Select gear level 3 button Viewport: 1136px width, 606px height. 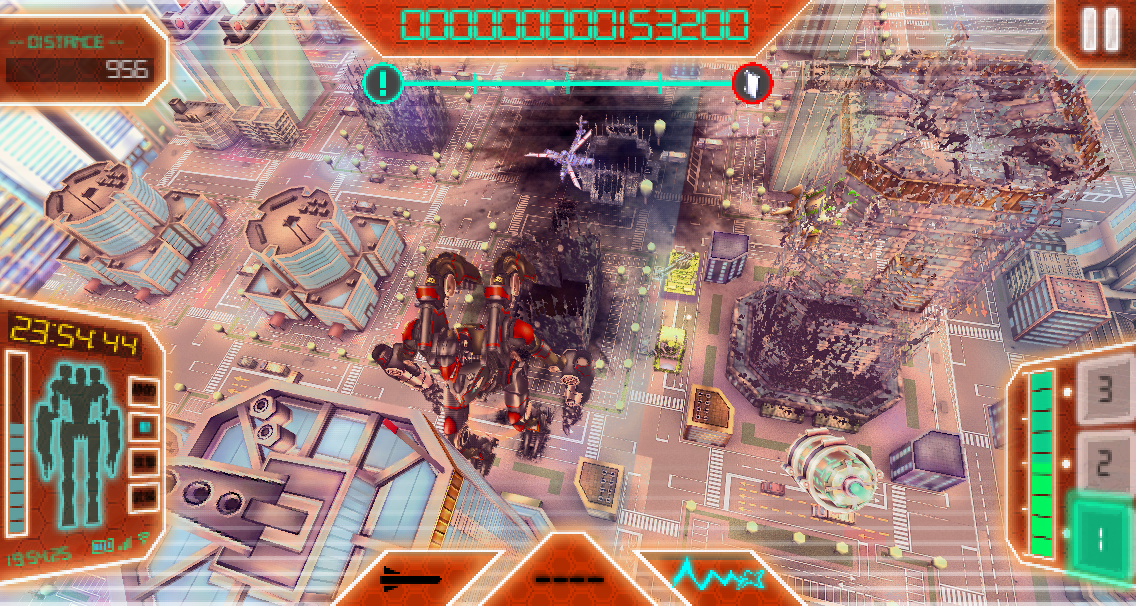(x=1103, y=389)
